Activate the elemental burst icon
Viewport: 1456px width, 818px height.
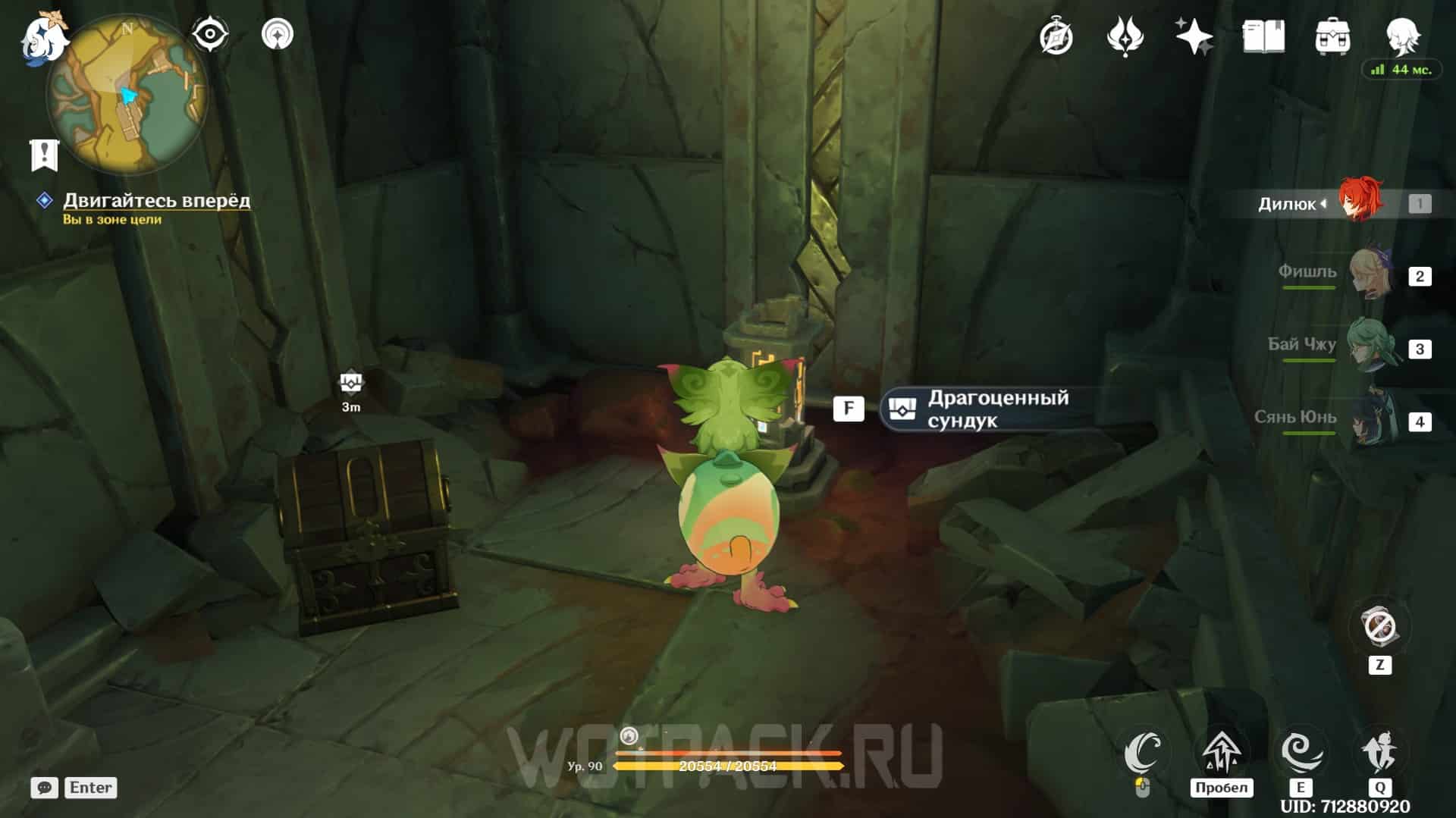[1379, 752]
